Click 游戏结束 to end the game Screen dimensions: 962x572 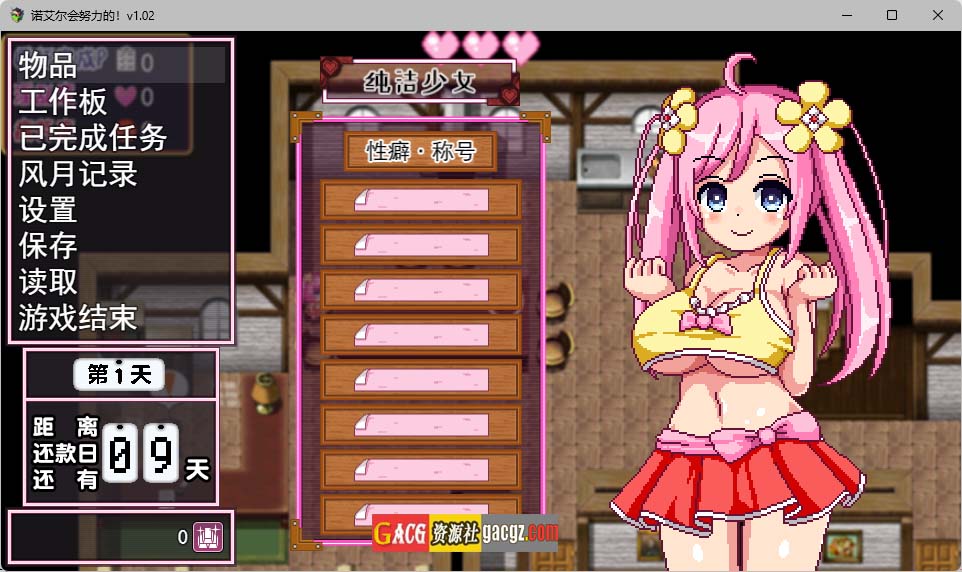click(x=78, y=318)
